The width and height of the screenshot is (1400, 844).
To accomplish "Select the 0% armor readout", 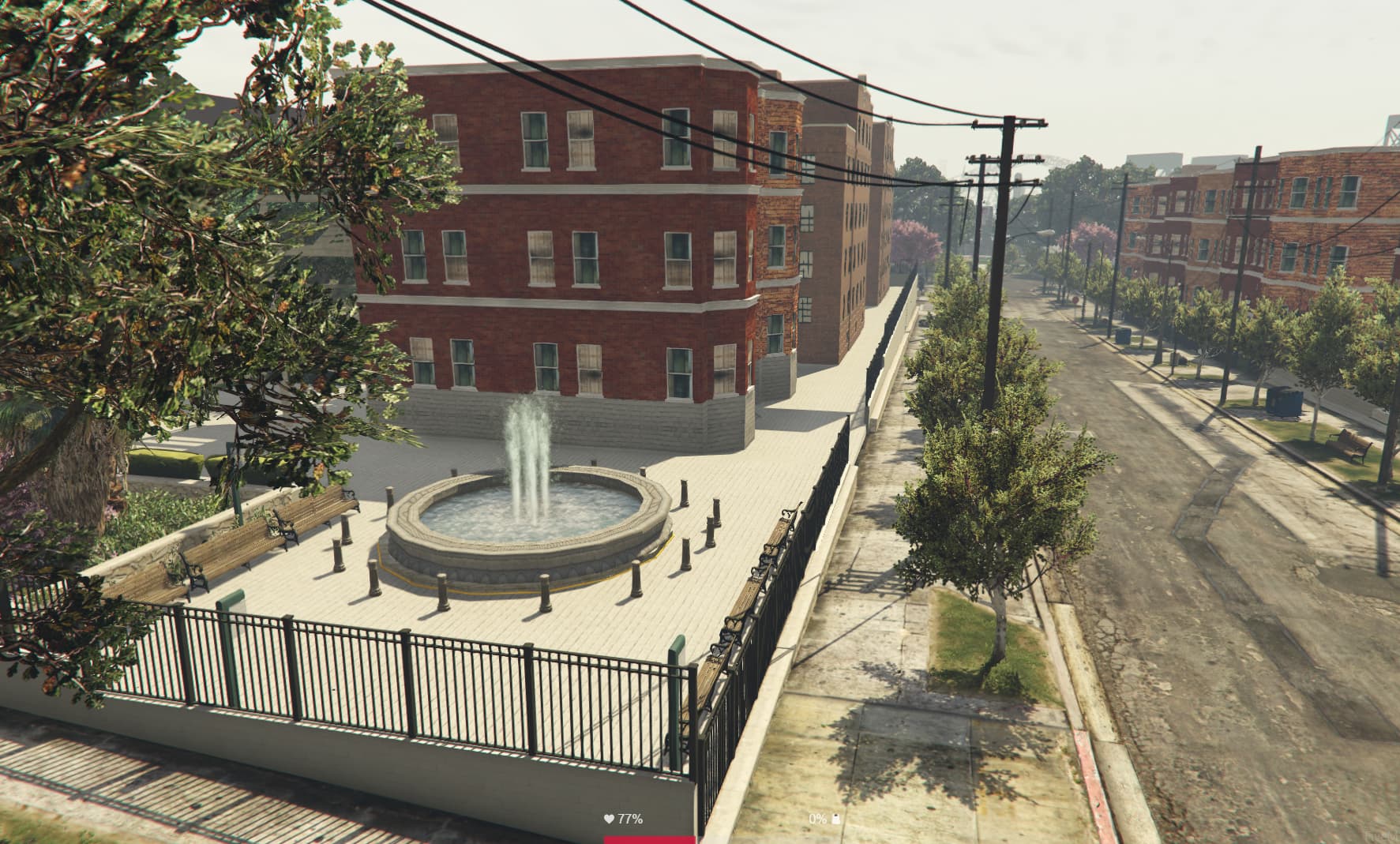I will [816, 818].
